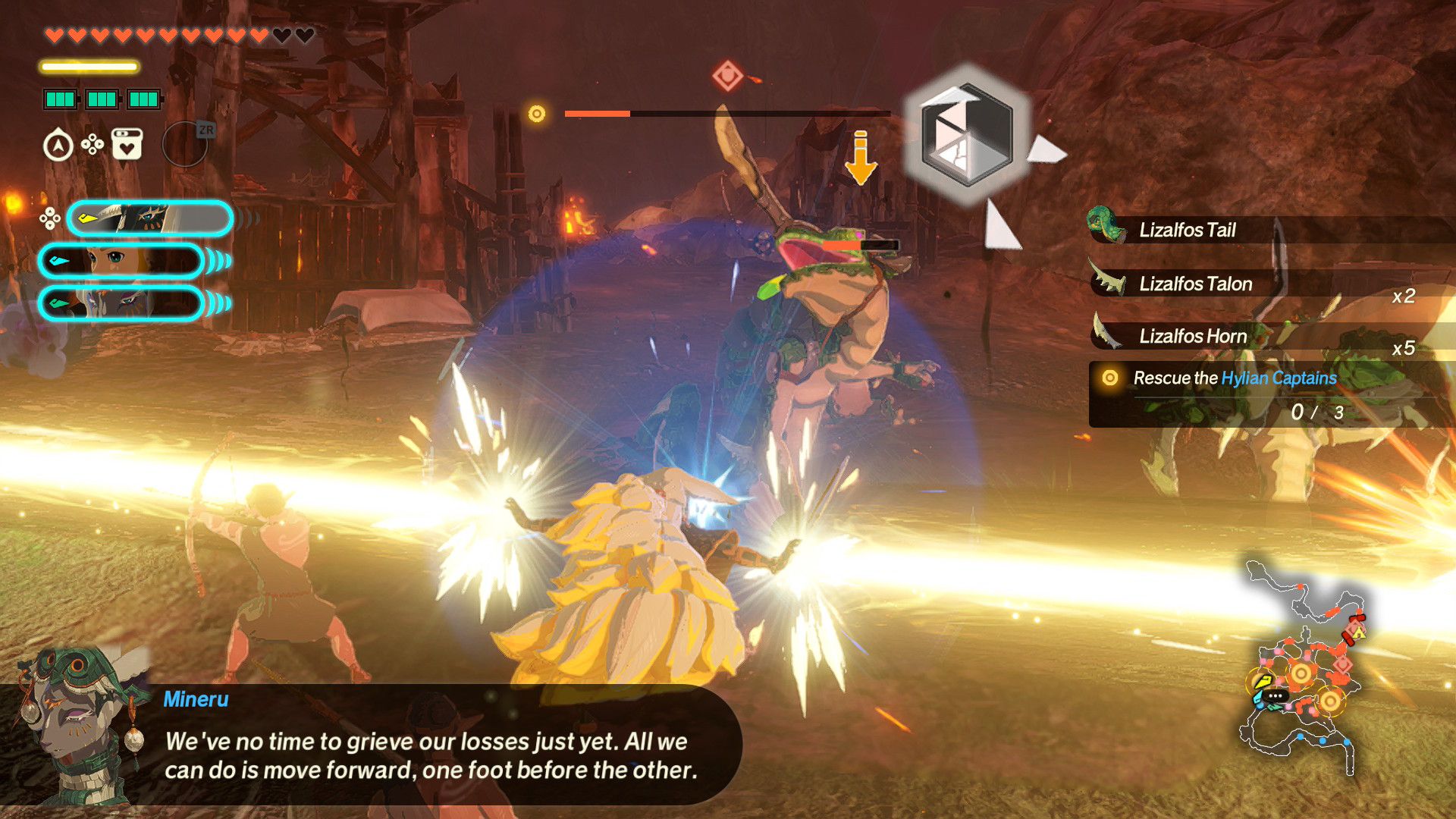Screen dimensions: 1456x819
Task: Click the yellow ring icon beside the enemy health bar
Action: pos(537,114)
